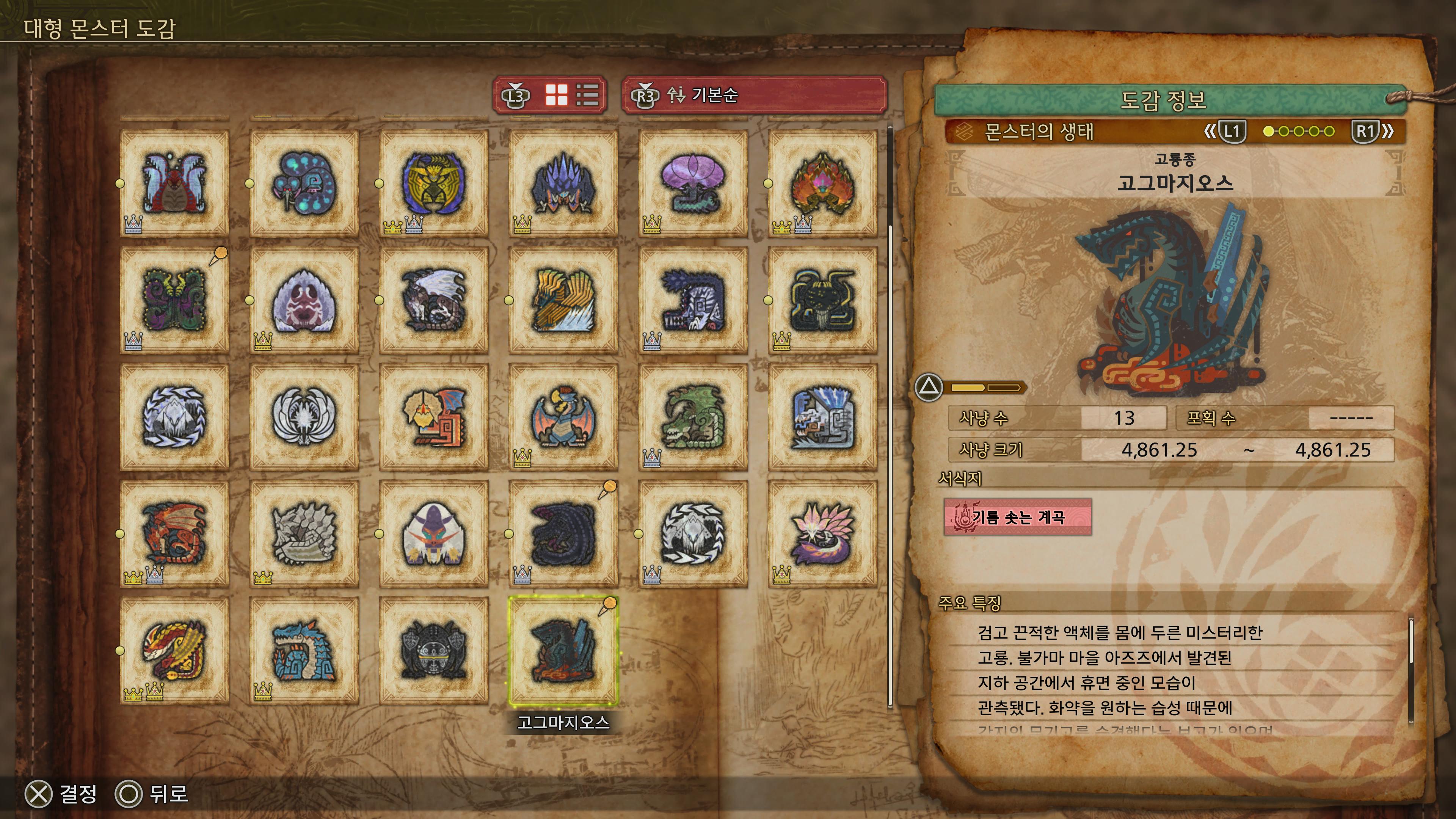Viewport: 1456px width, 819px height.
Task: Click the 기름 솟는 계곡 habitat tag
Action: pyautogui.click(x=1017, y=516)
